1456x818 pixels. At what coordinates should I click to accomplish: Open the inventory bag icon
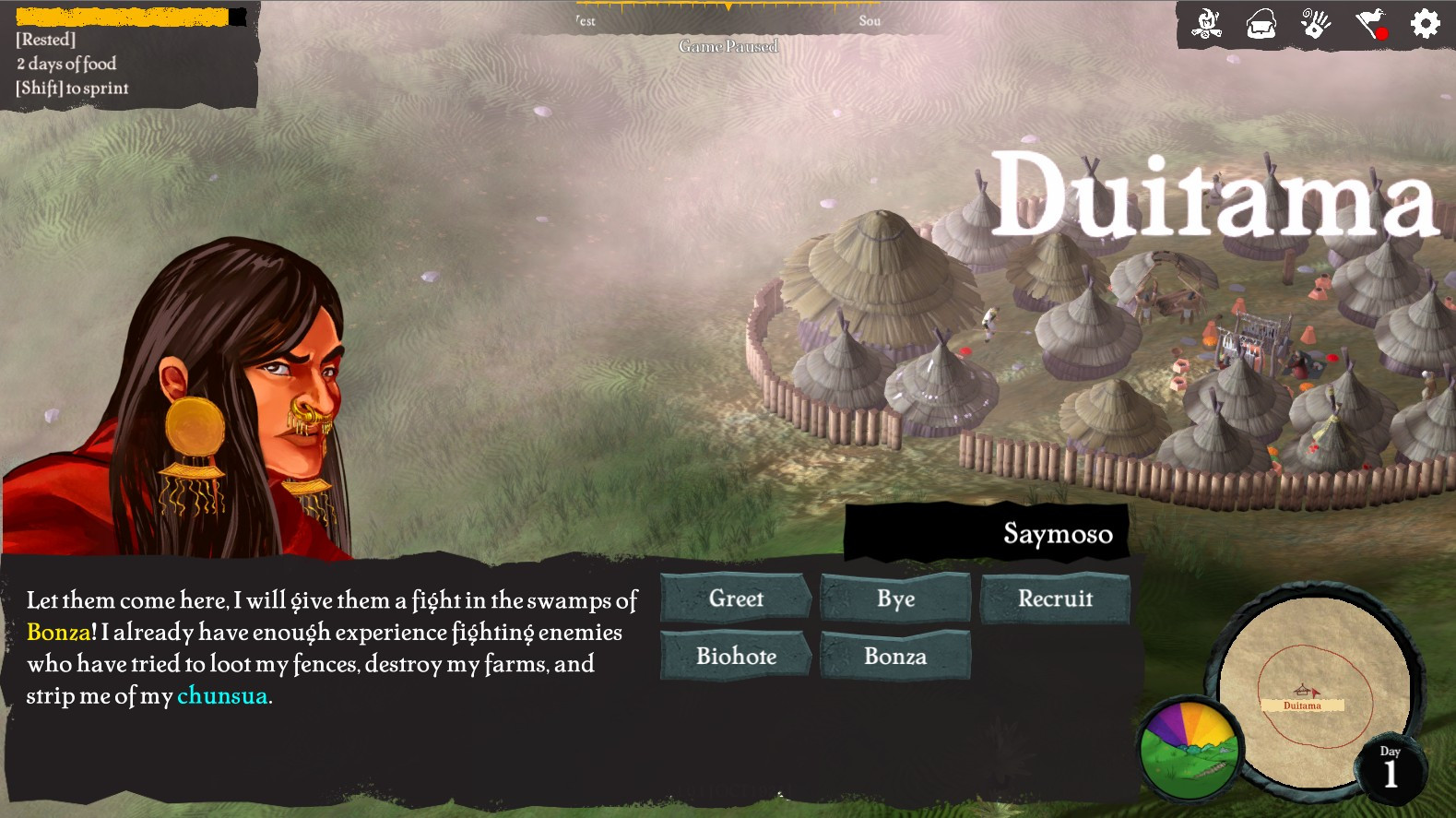coord(1261,24)
